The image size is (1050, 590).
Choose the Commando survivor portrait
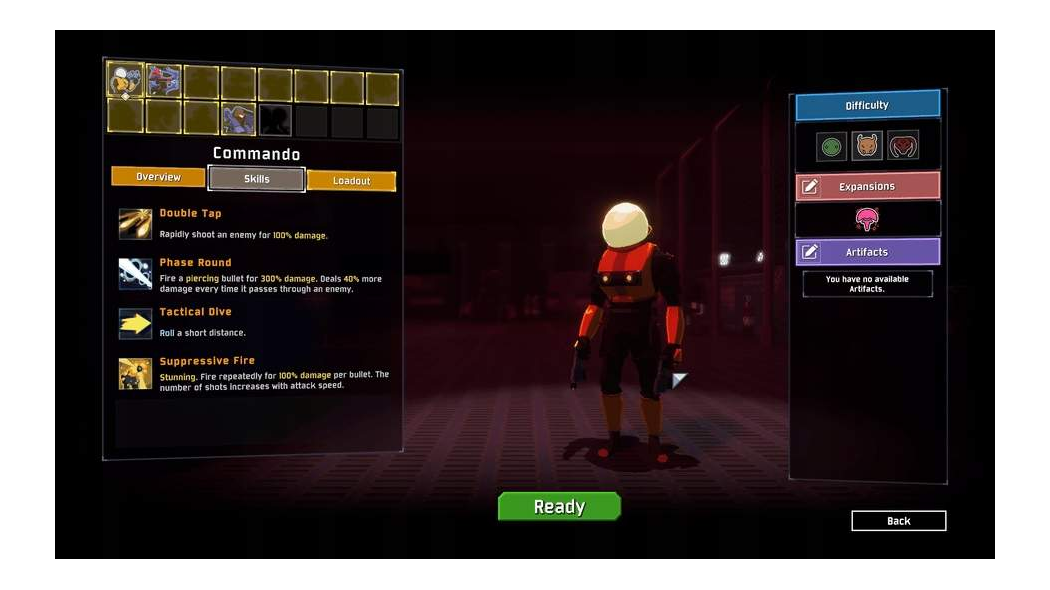[x=126, y=81]
